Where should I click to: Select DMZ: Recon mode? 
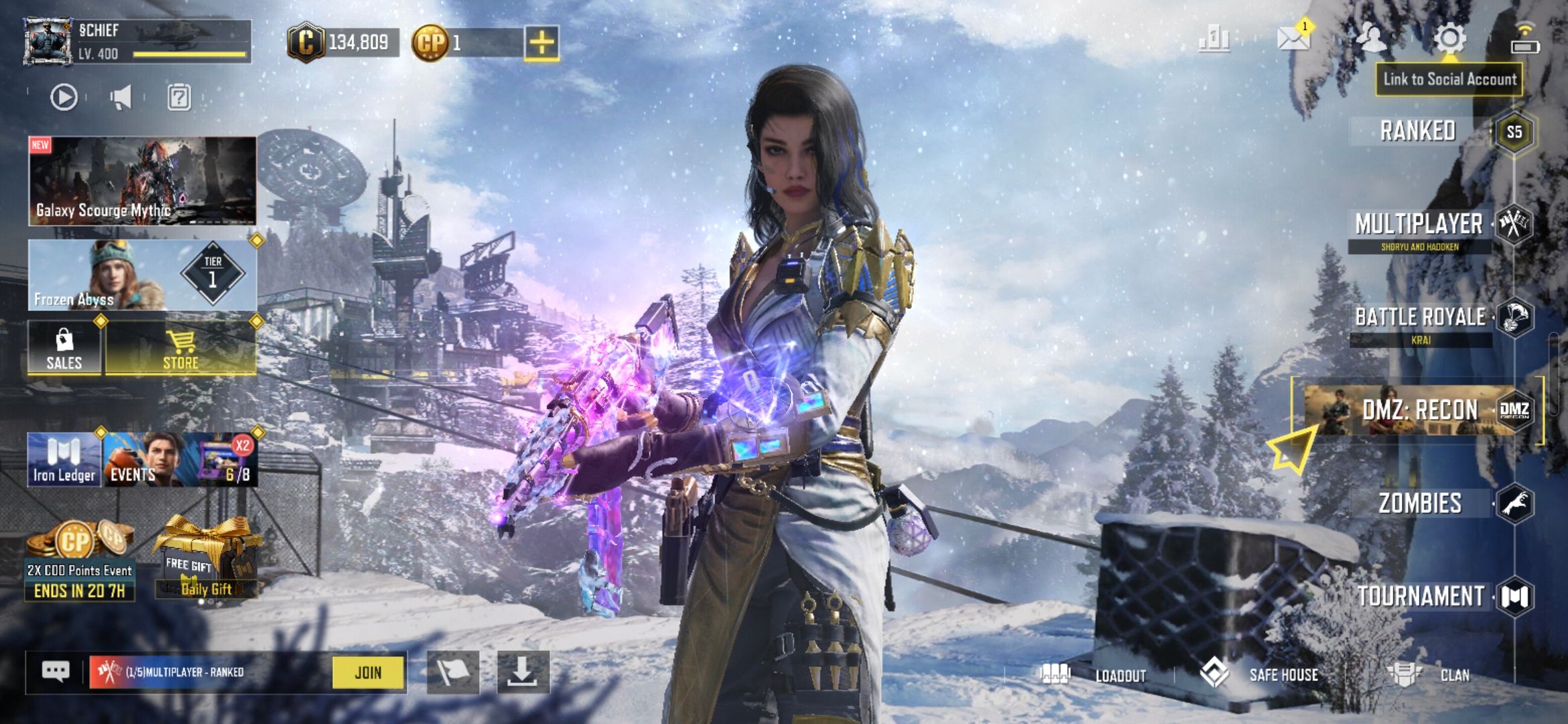1419,410
